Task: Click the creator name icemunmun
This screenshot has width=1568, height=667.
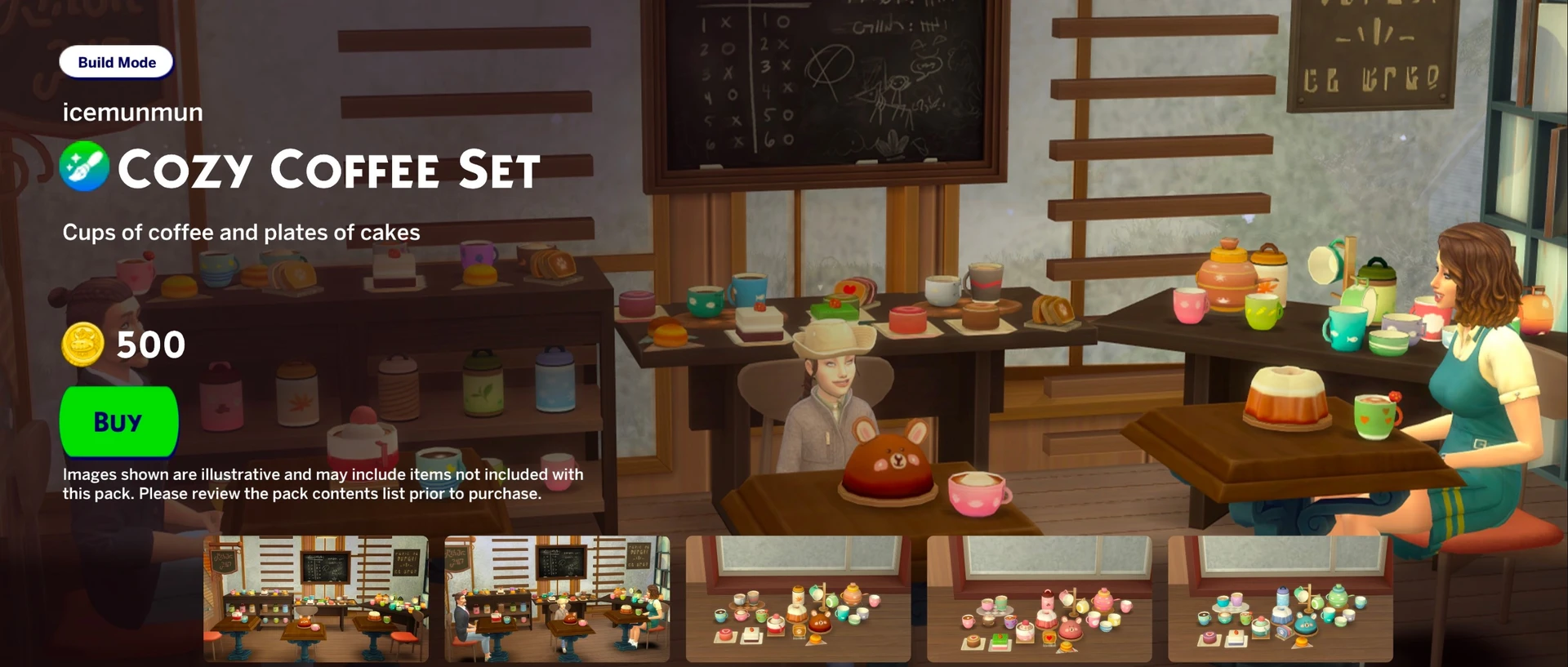Action: (133, 112)
